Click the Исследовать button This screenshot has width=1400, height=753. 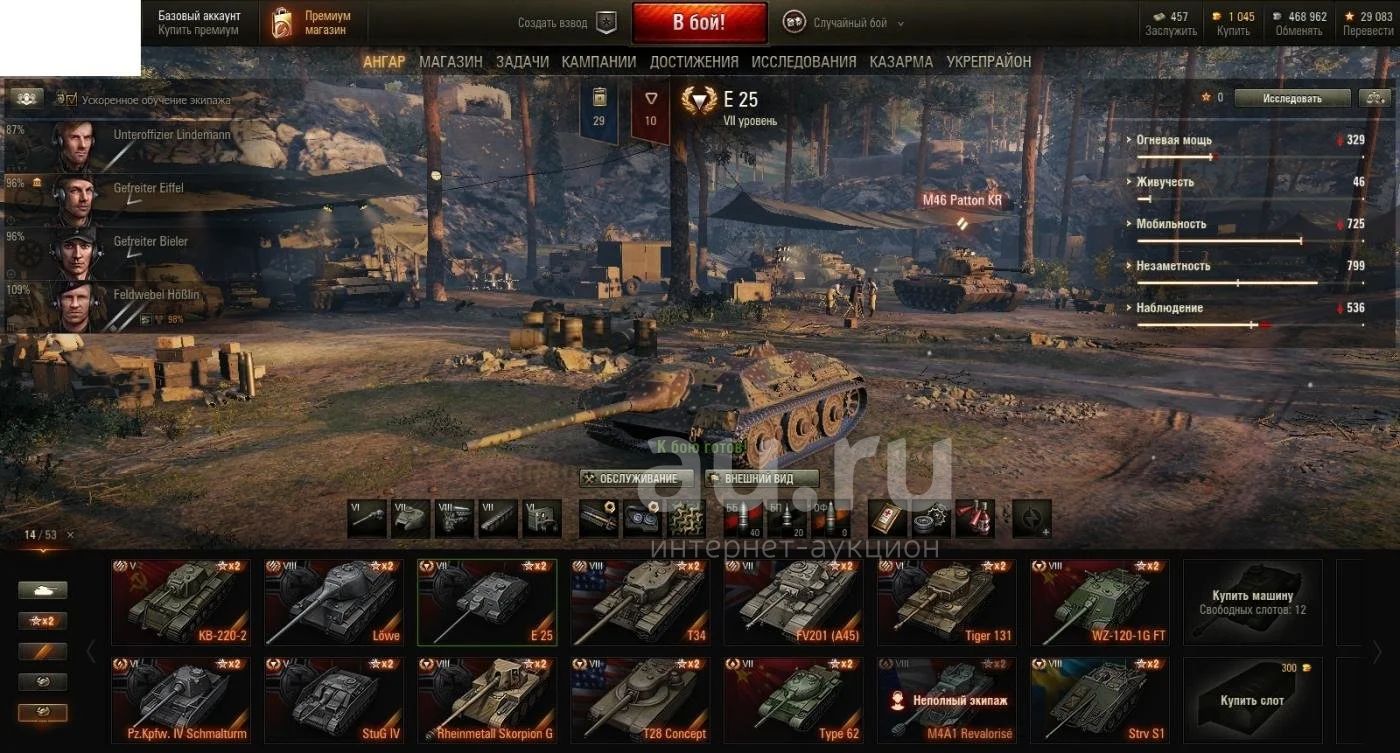tap(1292, 98)
